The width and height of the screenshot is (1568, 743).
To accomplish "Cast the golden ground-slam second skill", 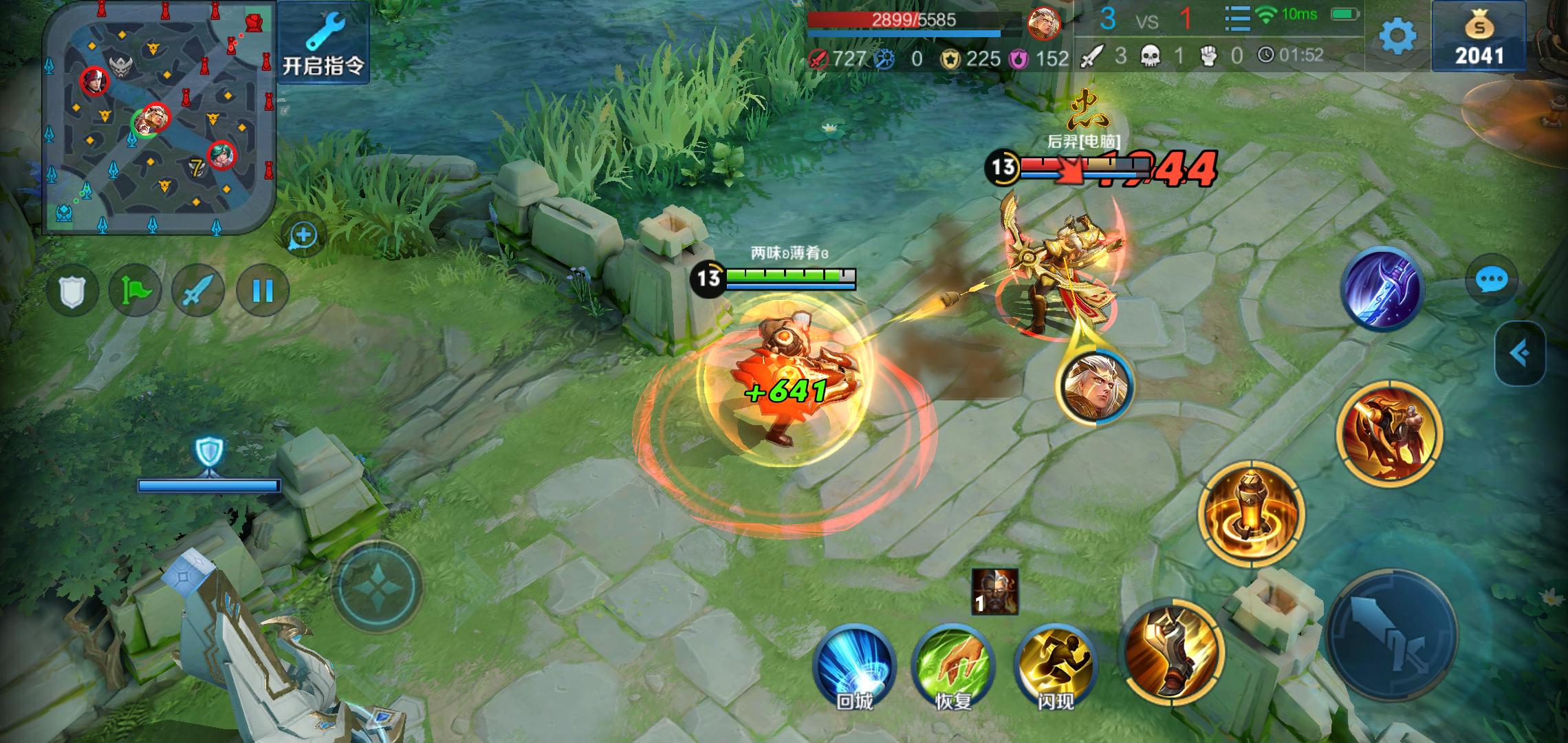I will point(1251,513).
